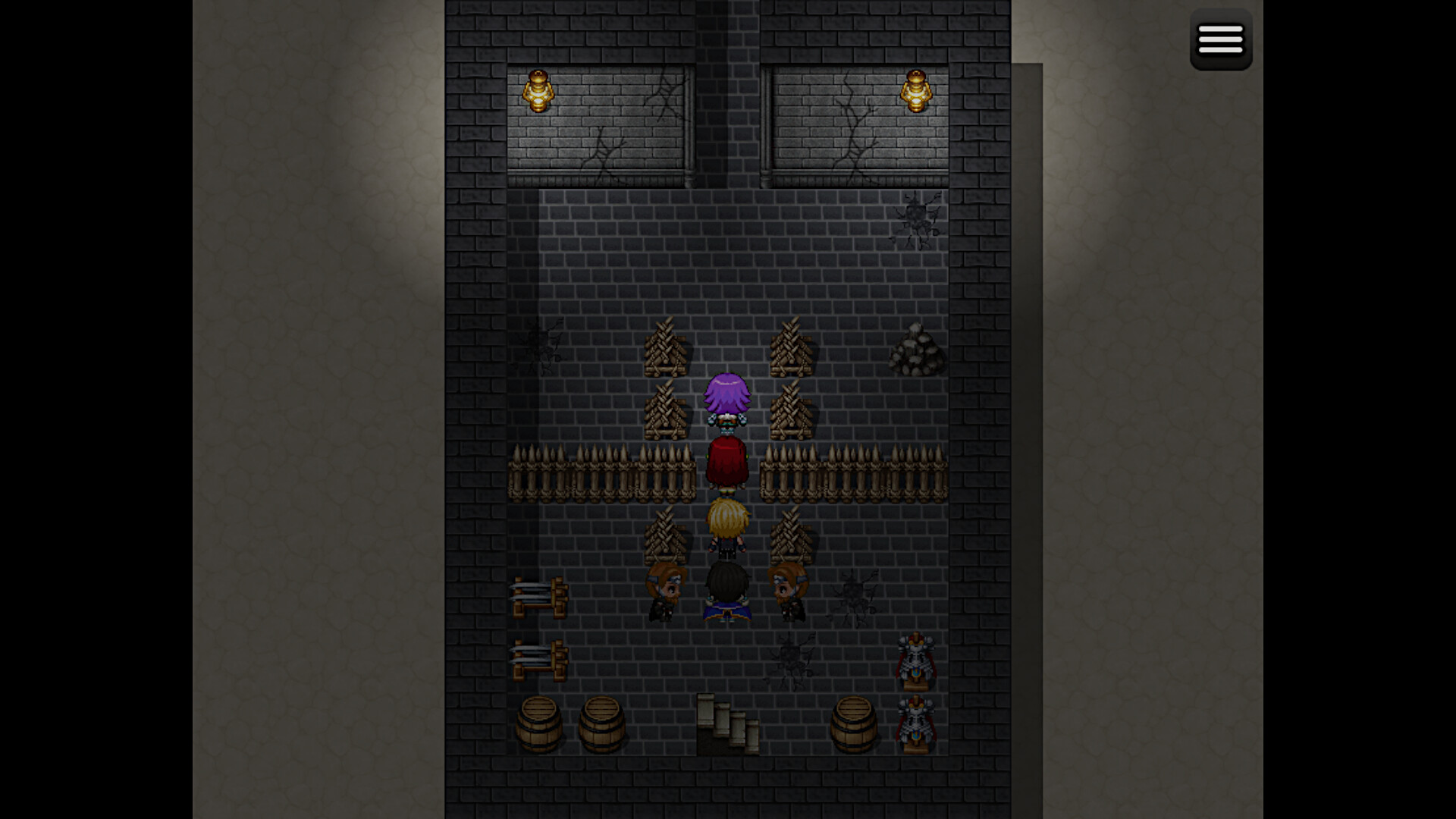Screen dimensions: 1456x819
Task: Open the hamburger menu icon
Action: [1221, 39]
